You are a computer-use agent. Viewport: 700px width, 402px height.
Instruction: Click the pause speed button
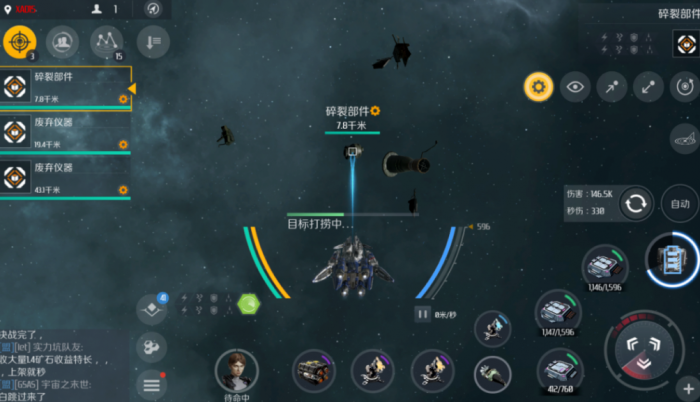(x=423, y=314)
